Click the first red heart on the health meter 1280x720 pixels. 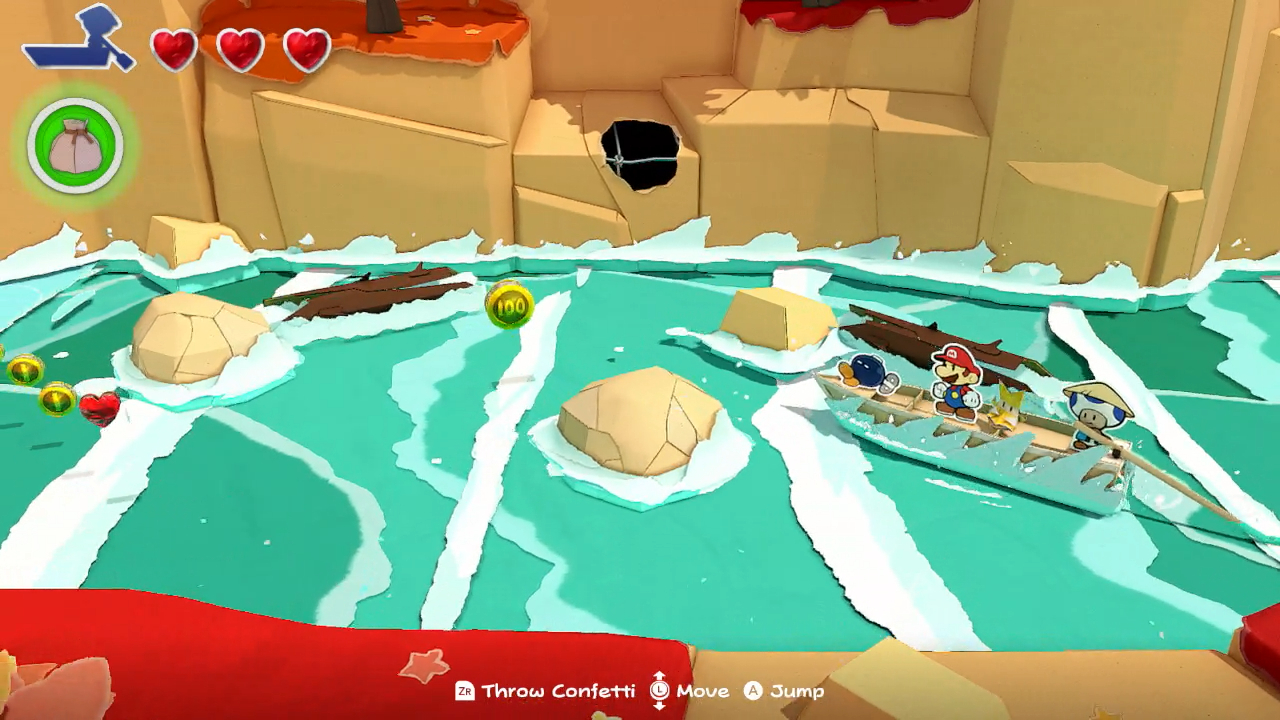click(x=176, y=50)
